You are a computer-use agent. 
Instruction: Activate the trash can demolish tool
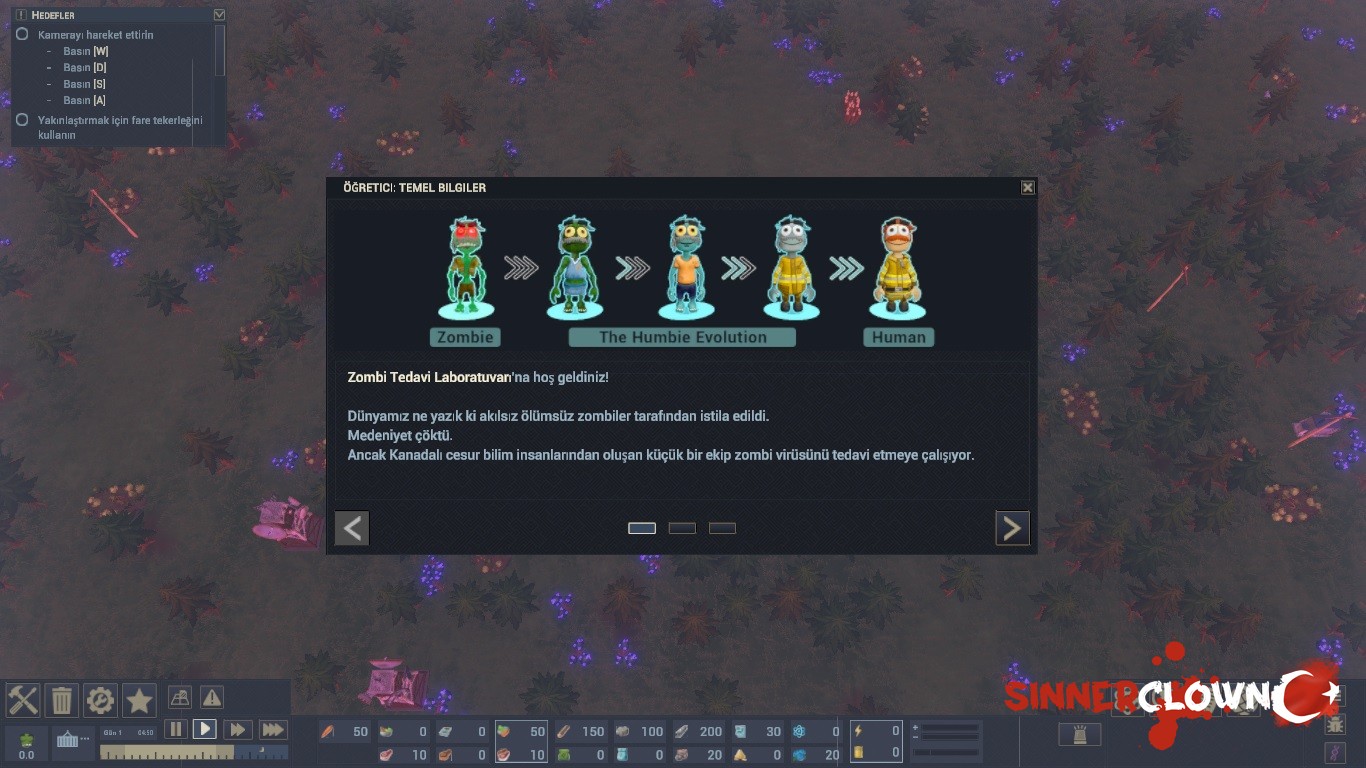(61, 699)
